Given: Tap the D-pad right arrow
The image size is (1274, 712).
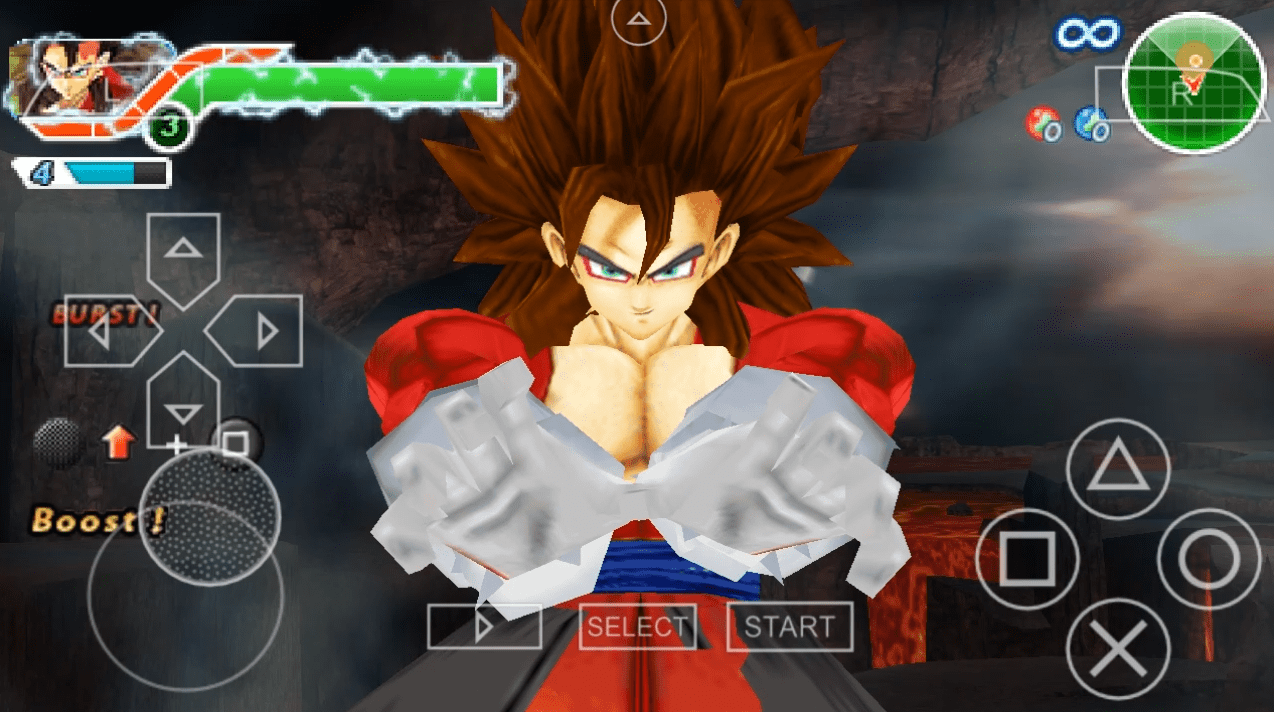Looking at the screenshot, I should tap(256, 331).
